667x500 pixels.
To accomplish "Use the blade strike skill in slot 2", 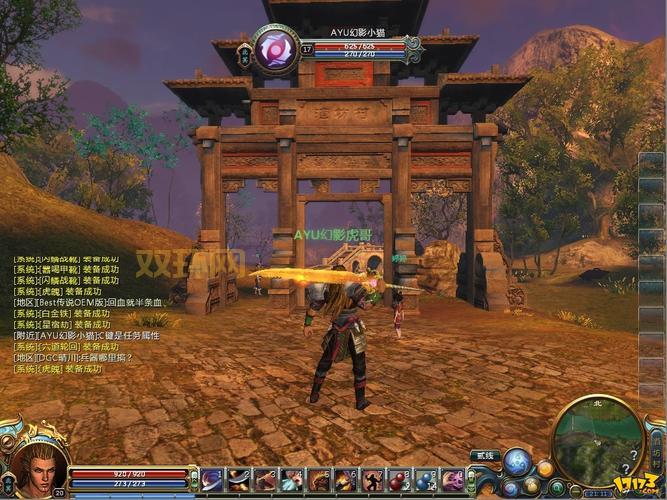I will pyautogui.click(x=239, y=480).
